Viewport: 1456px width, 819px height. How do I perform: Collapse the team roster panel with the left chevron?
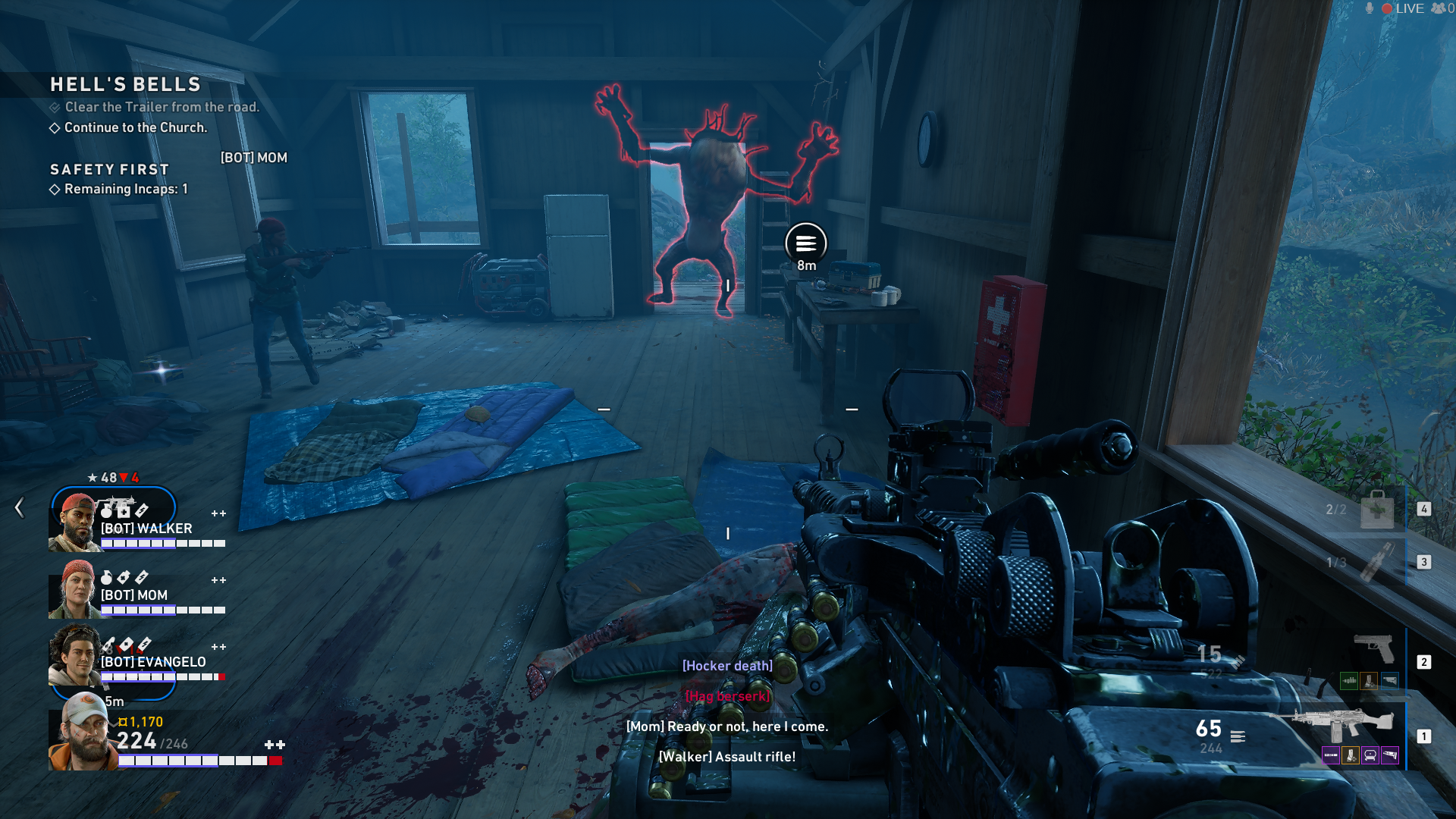[19, 508]
